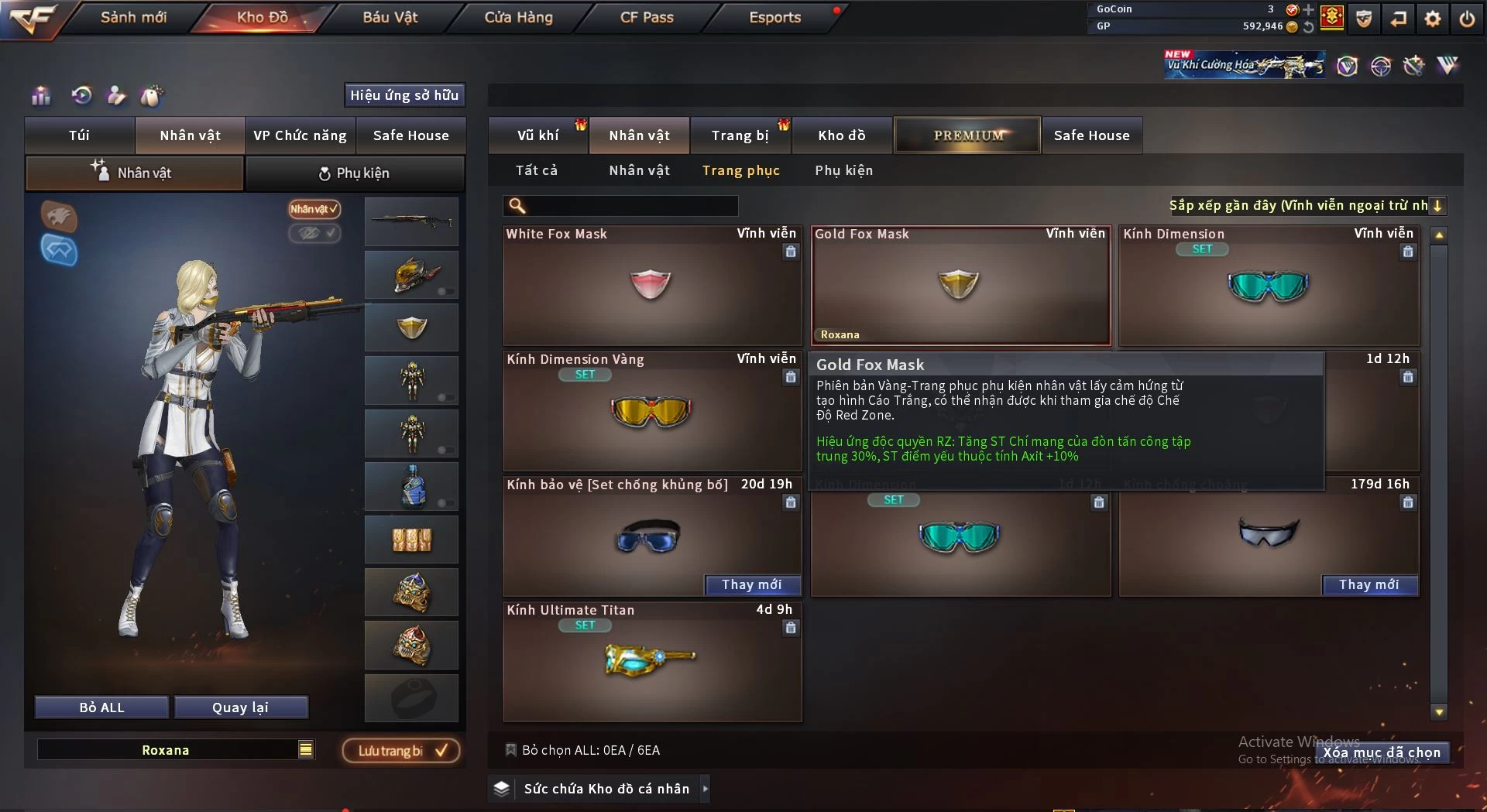Select the PREMIUM tab
Screen dimensions: 1487x812
pyautogui.click(x=967, y=135)
